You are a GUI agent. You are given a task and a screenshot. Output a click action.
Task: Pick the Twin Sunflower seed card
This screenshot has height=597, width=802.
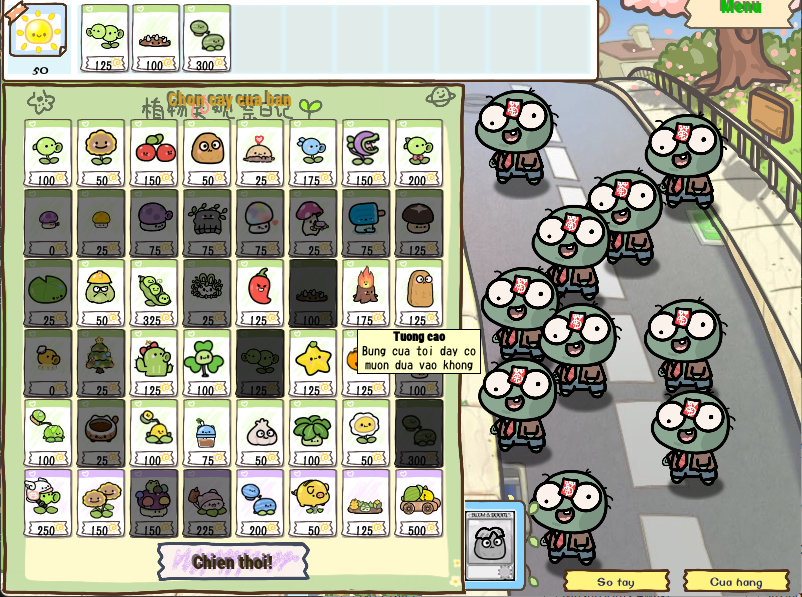click(101, 503)
